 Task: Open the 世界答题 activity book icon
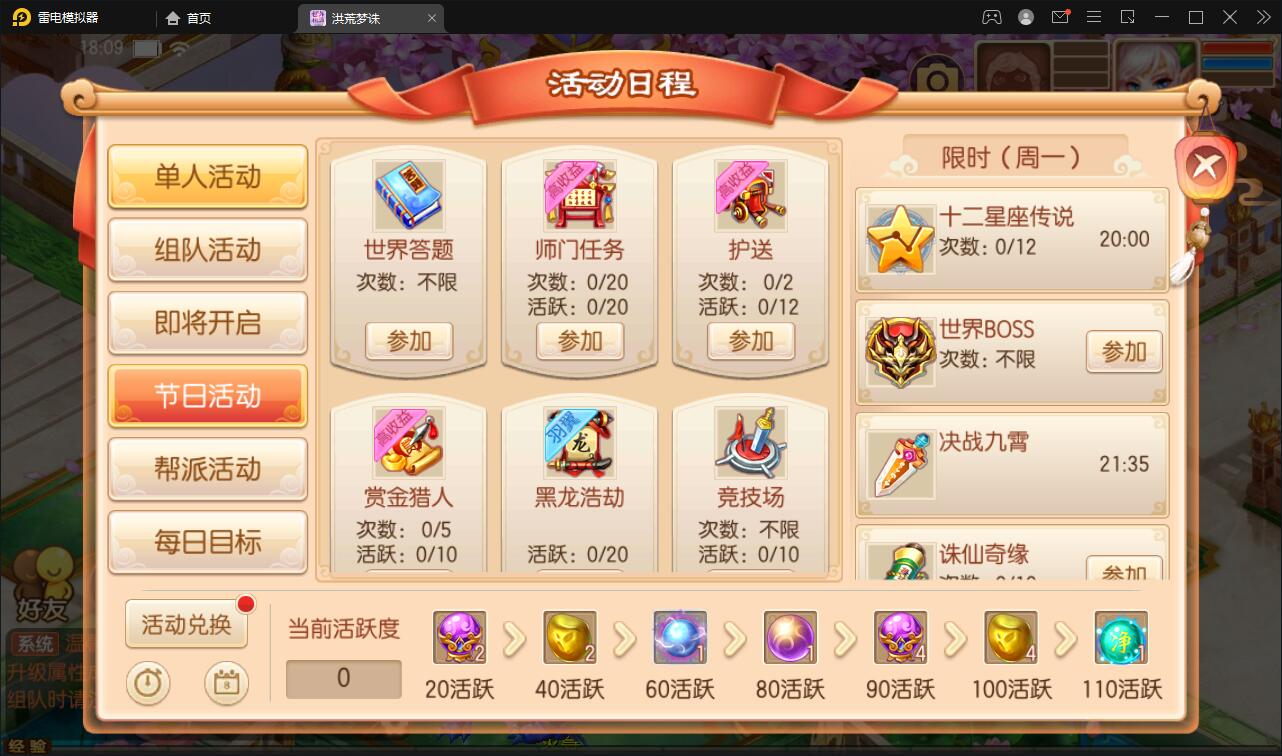[406, 196]
